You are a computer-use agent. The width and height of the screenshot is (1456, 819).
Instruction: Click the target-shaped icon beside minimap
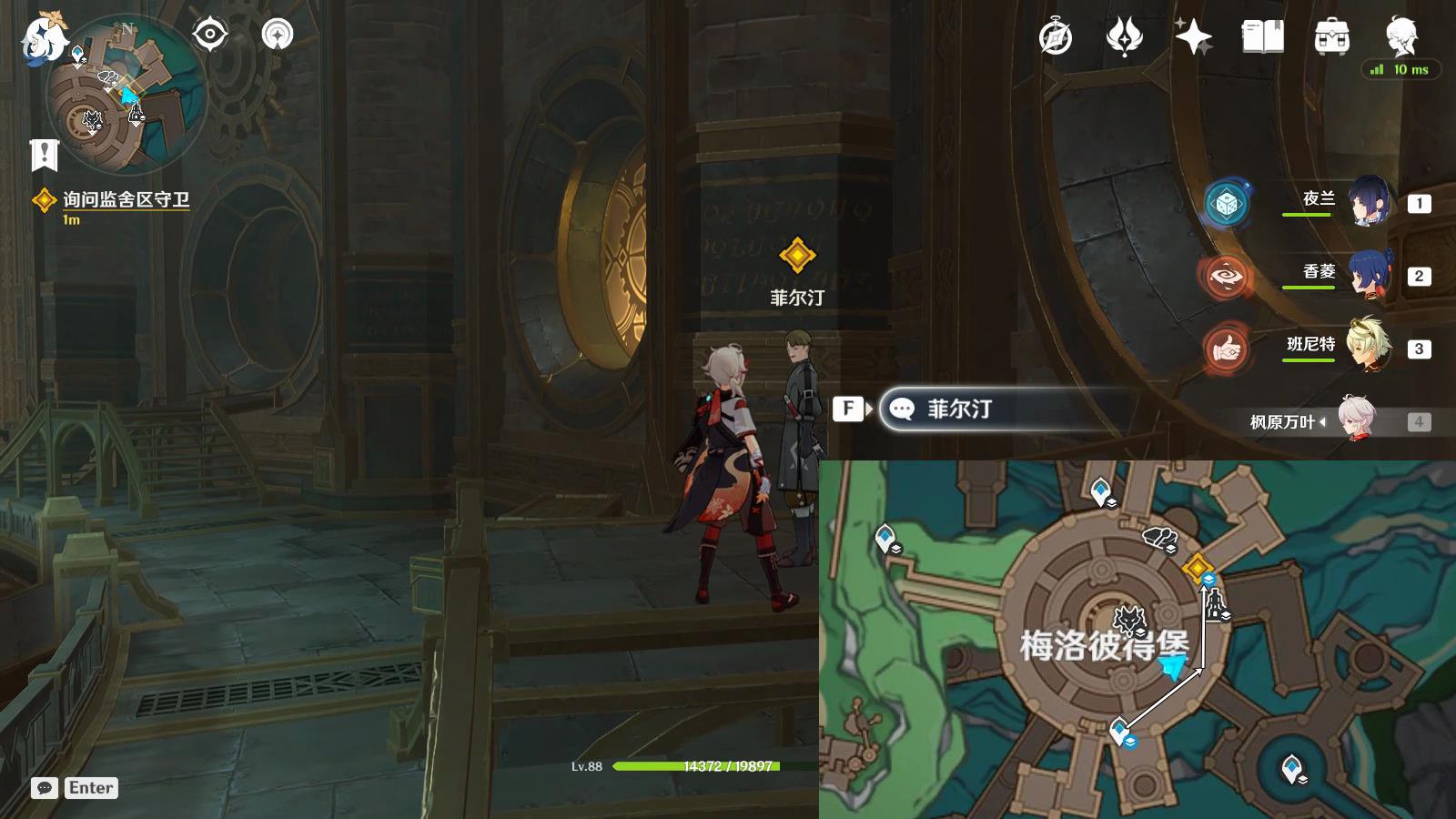210,35
